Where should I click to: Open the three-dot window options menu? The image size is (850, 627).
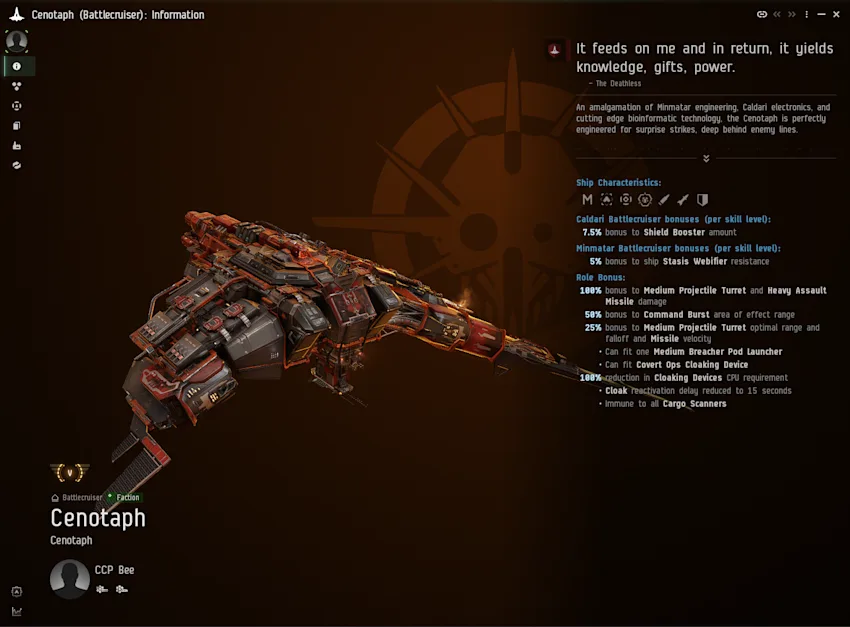(x=806, y=15)
